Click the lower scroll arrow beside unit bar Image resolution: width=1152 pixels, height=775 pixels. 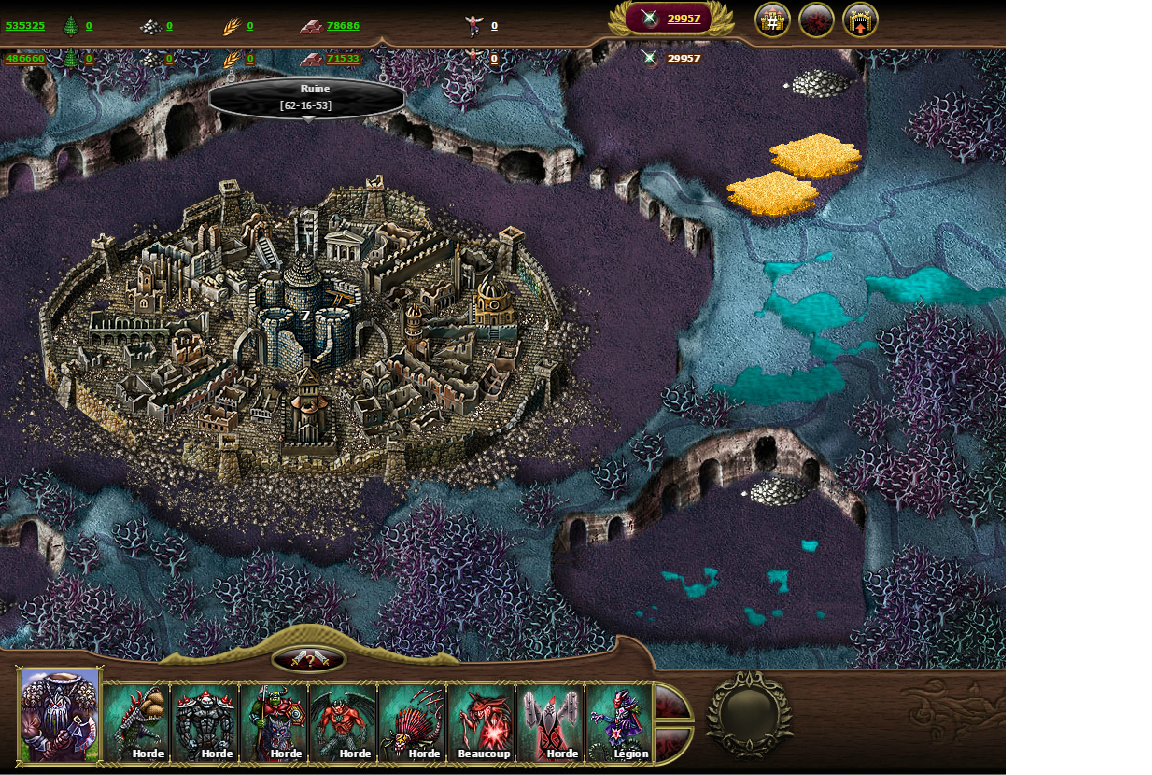click(x=672, y=742)
